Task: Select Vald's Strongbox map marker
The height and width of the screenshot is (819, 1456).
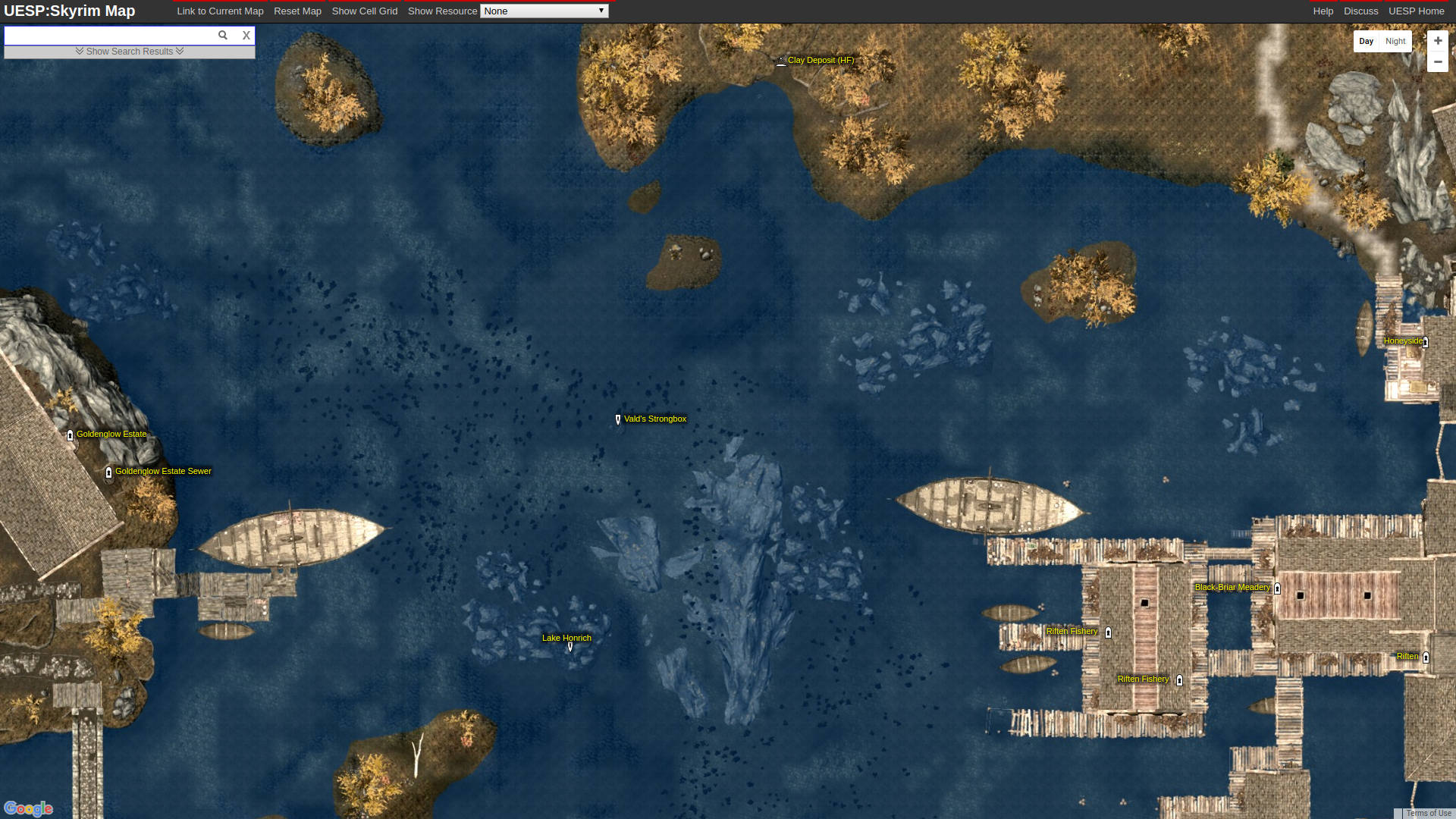Action: coord(618,419)
